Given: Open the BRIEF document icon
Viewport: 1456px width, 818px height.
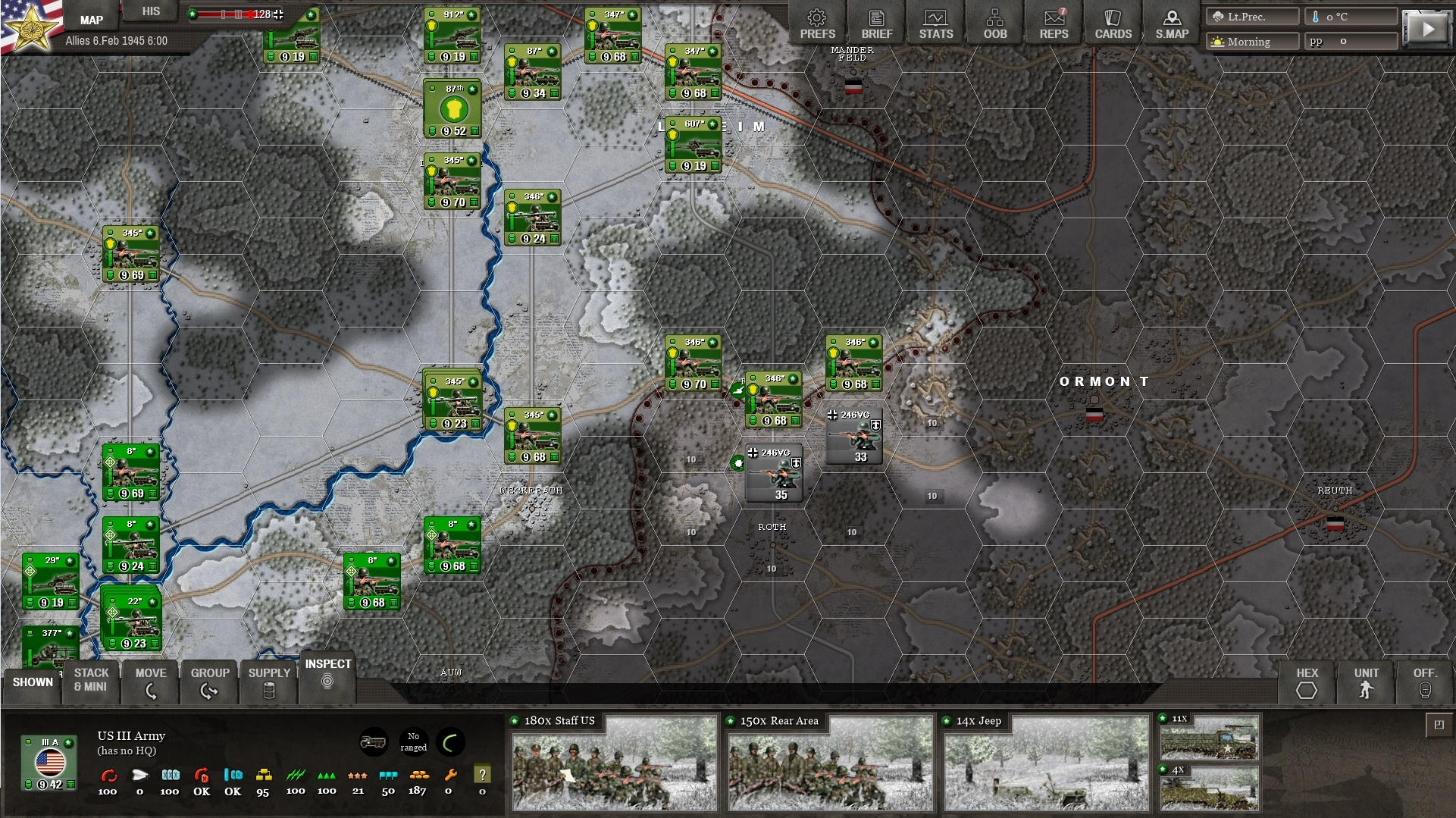Looking at the screenshot, I should pos(876,22).
